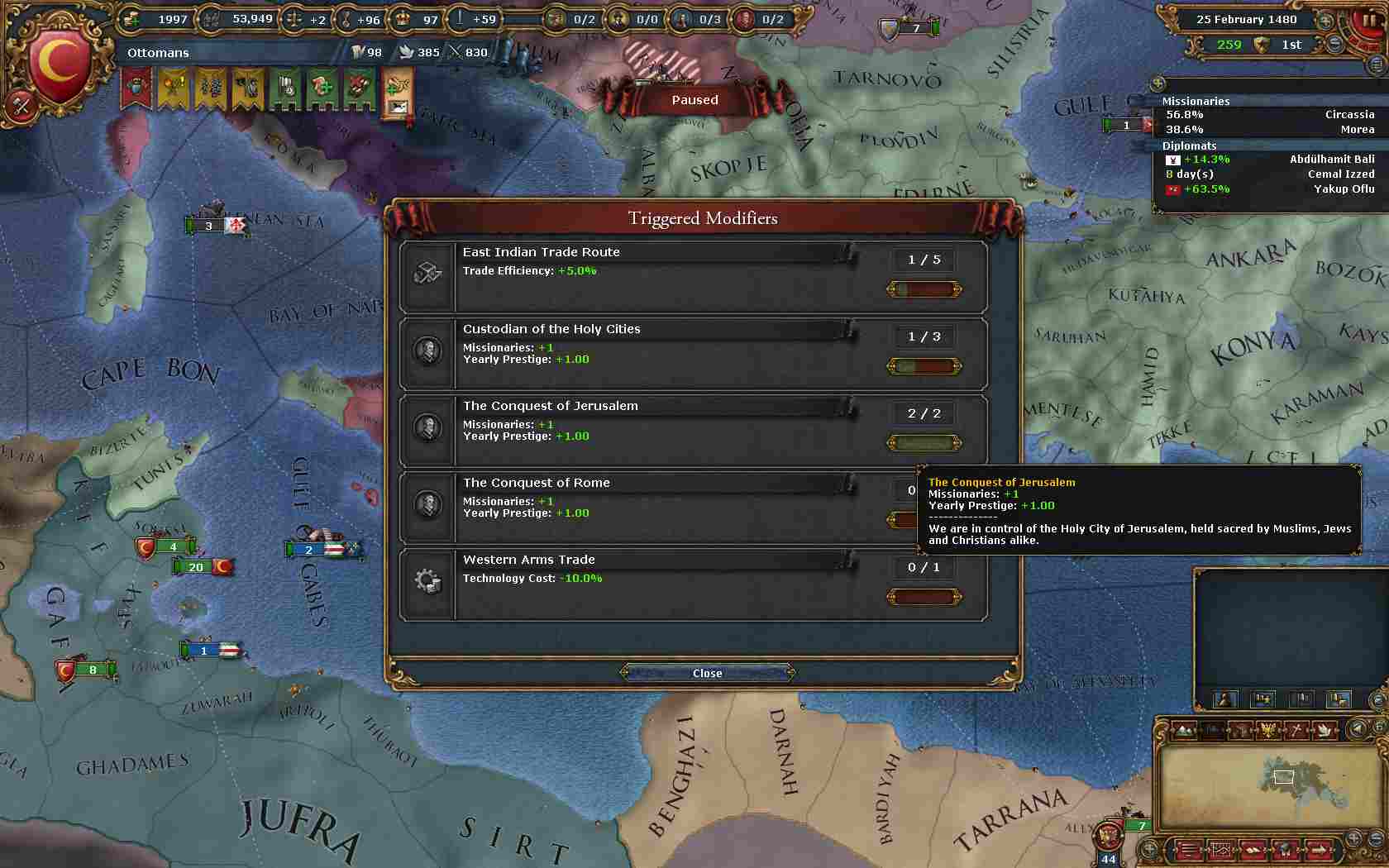The height and width of the screenshot is (868, 1389).
Task: Click the pause button by the date
Action: (x=1368, y=20)
